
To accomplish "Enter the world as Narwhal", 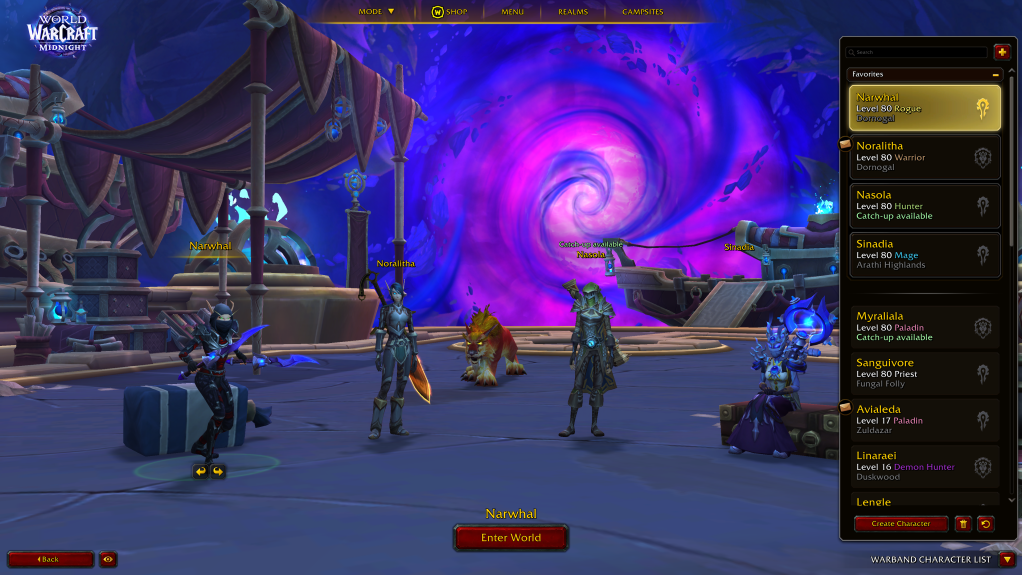I will pyautogui.click(x=511, y=538).
